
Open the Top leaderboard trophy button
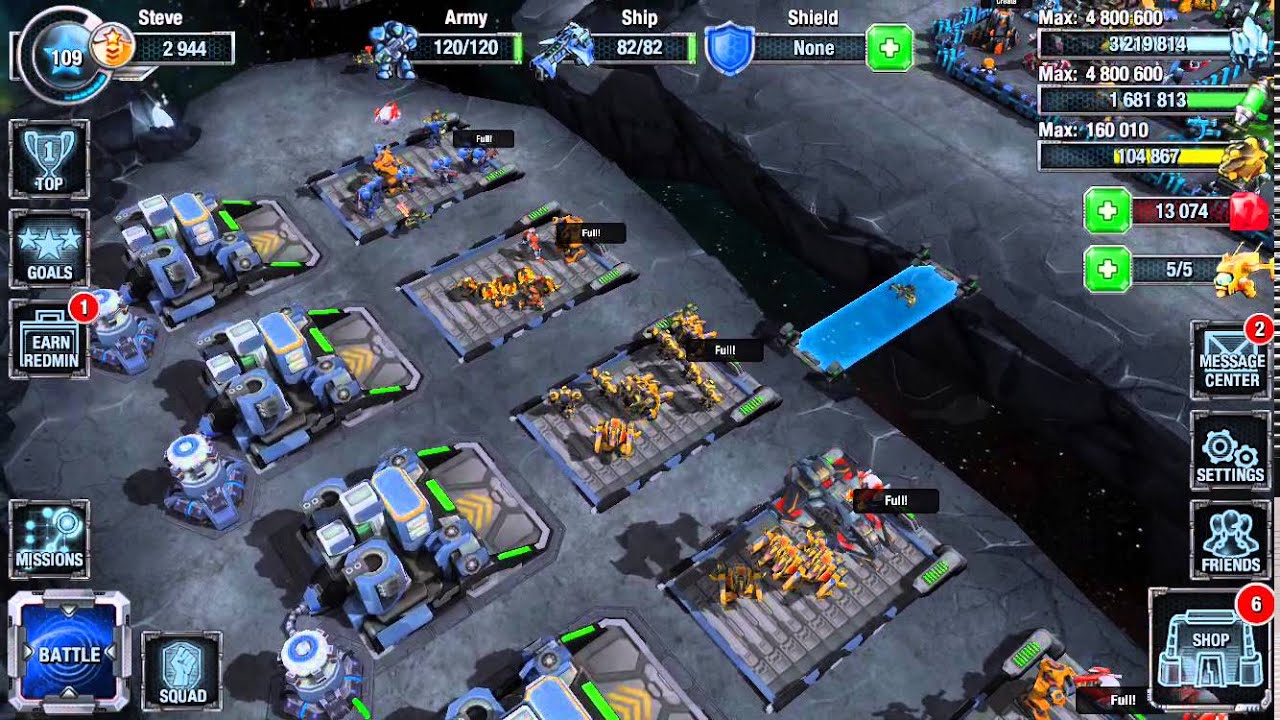pyautogui.click(x=49, y=159)
